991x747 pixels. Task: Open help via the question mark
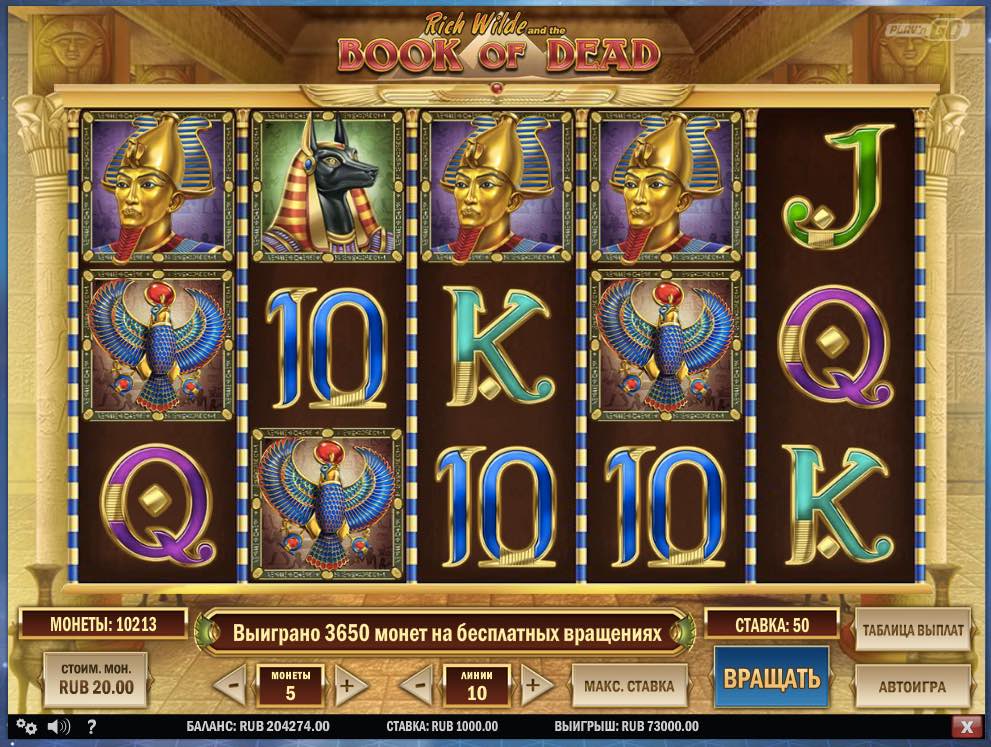(x=91, y=727)
